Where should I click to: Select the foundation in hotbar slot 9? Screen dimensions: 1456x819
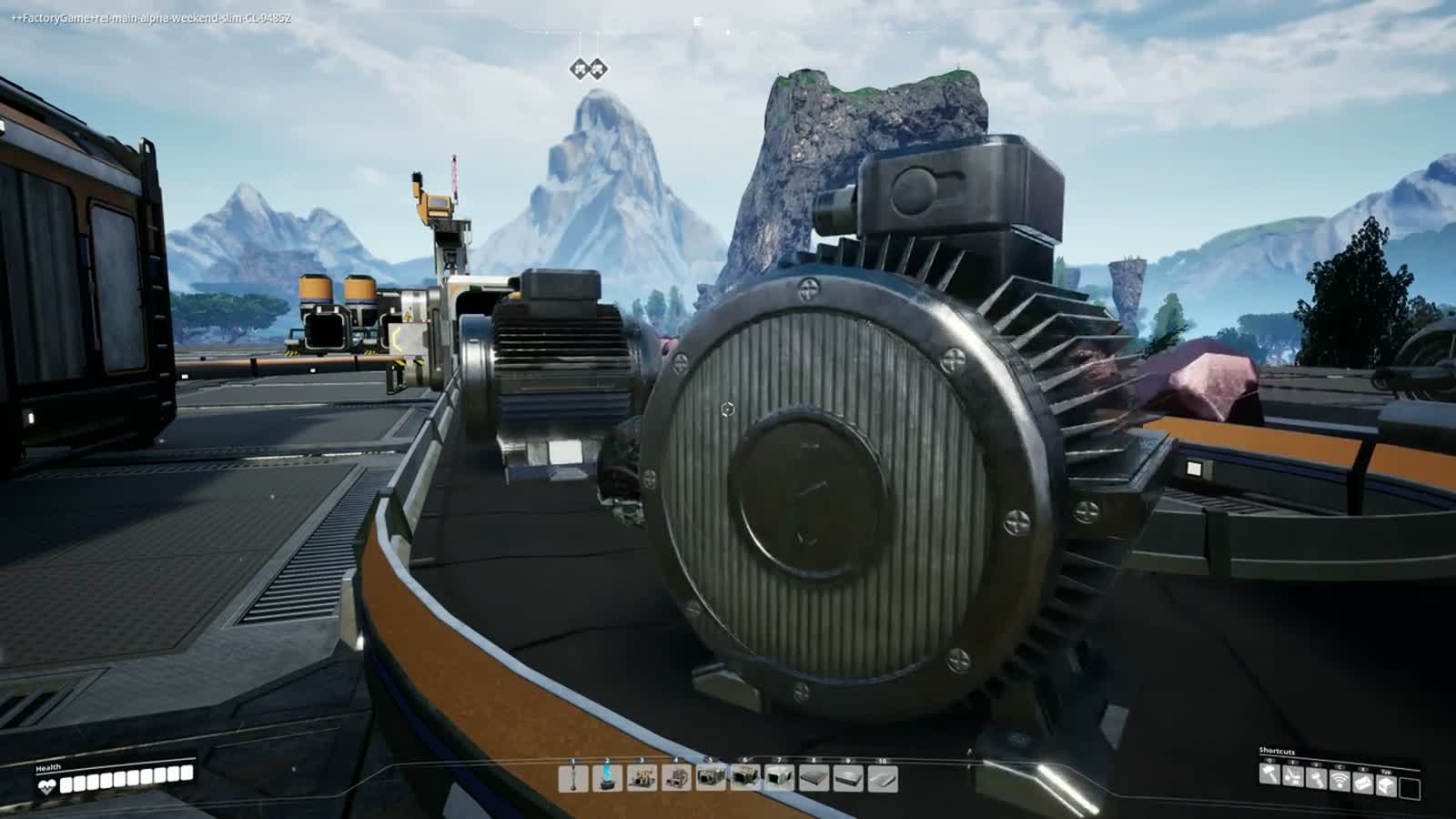coord(848,779)
